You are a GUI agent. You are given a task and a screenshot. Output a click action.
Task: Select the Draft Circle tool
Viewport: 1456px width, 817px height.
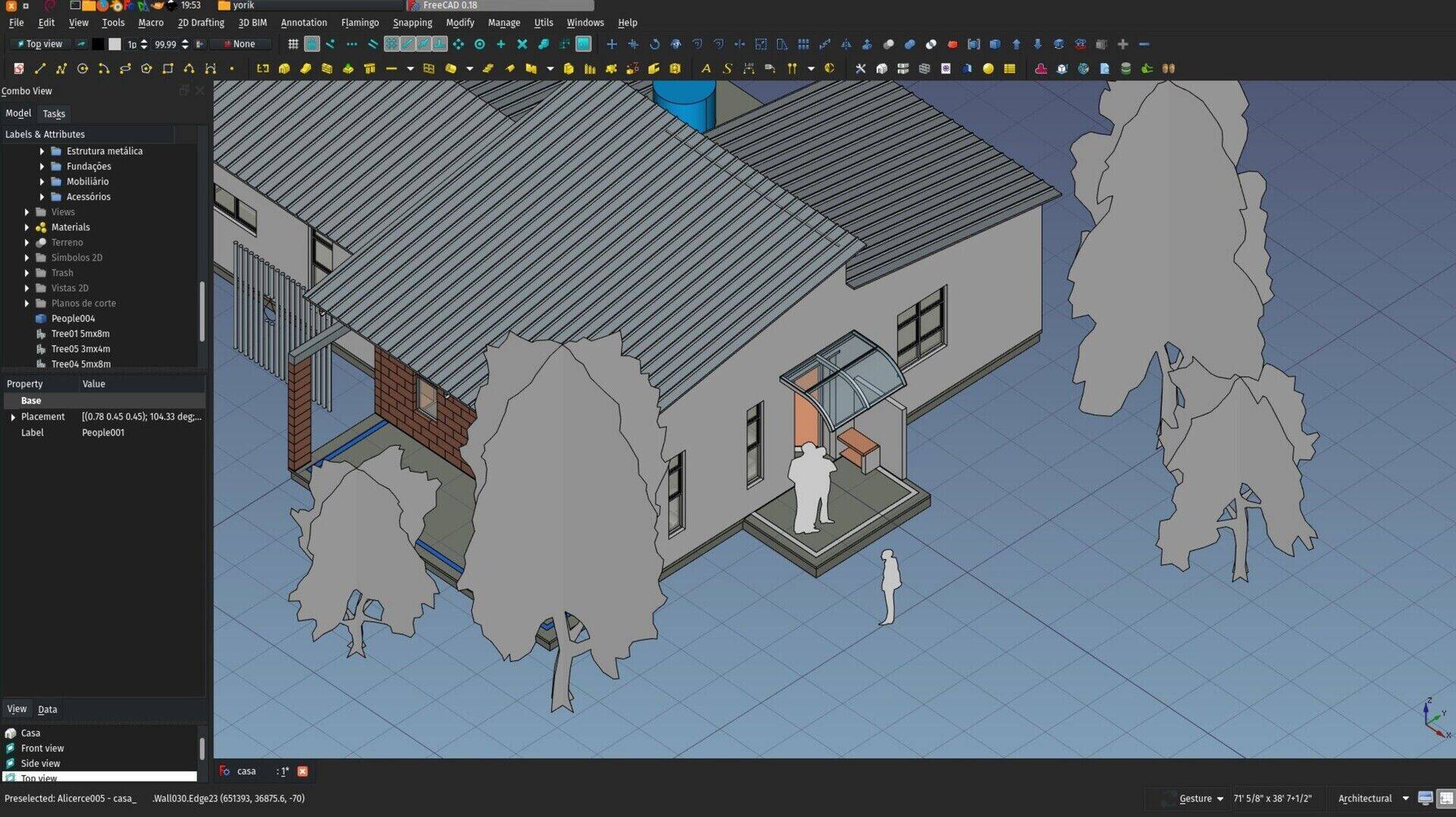83,68
